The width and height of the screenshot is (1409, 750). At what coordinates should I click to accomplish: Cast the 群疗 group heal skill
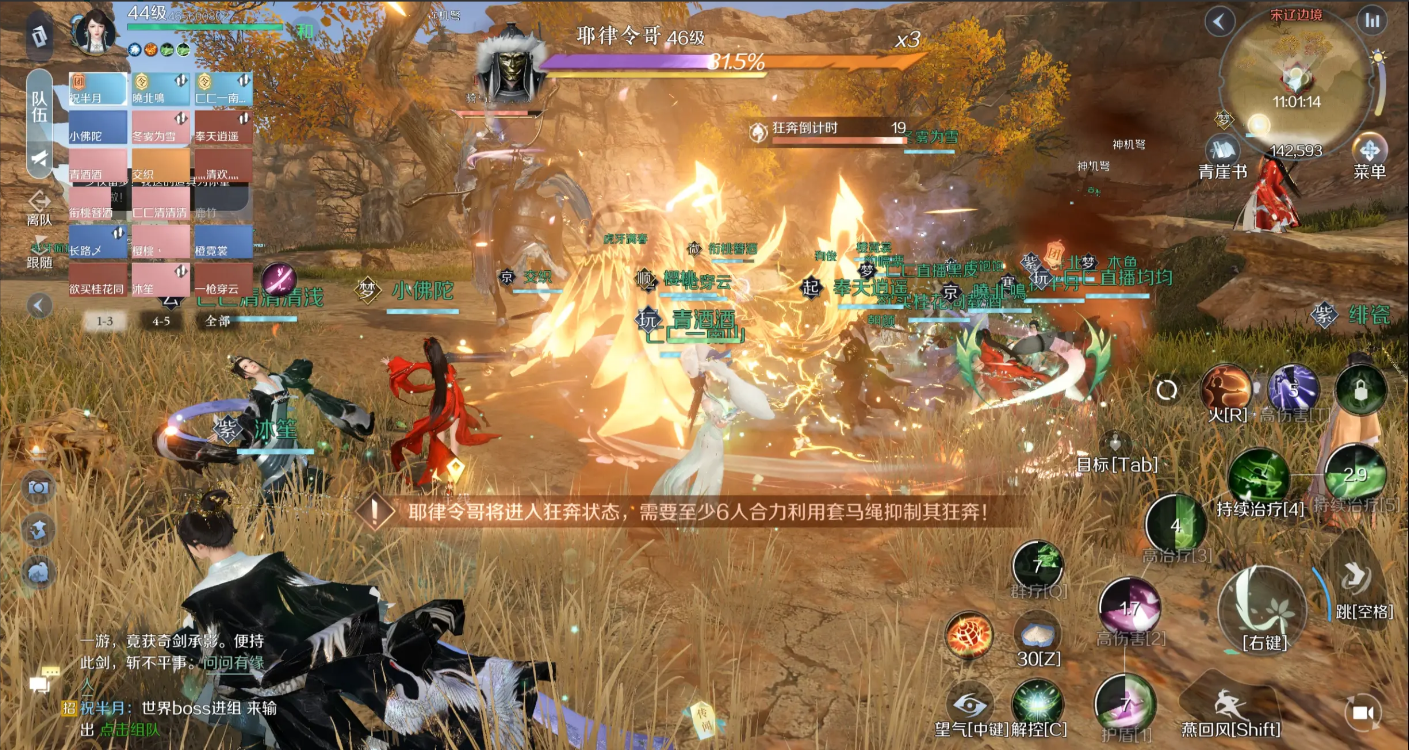pos(1038,565)
